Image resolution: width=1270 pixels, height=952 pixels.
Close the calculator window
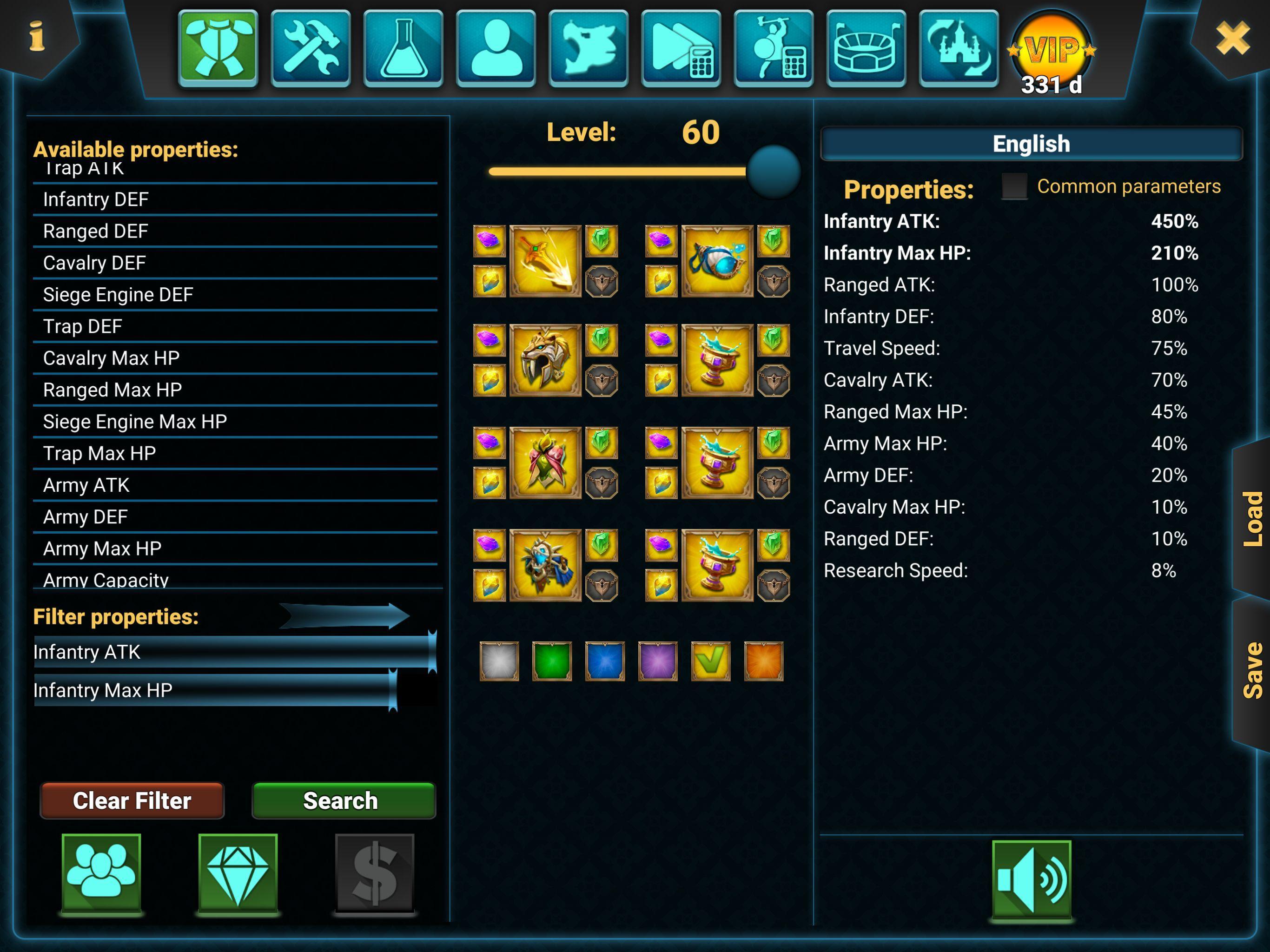(1232, 38)
